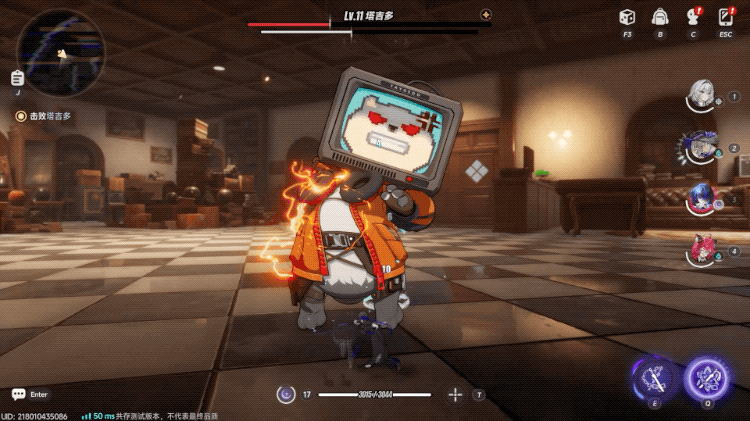Switch to the white-haired party member
750x421 pixels.
click(702, 96)
